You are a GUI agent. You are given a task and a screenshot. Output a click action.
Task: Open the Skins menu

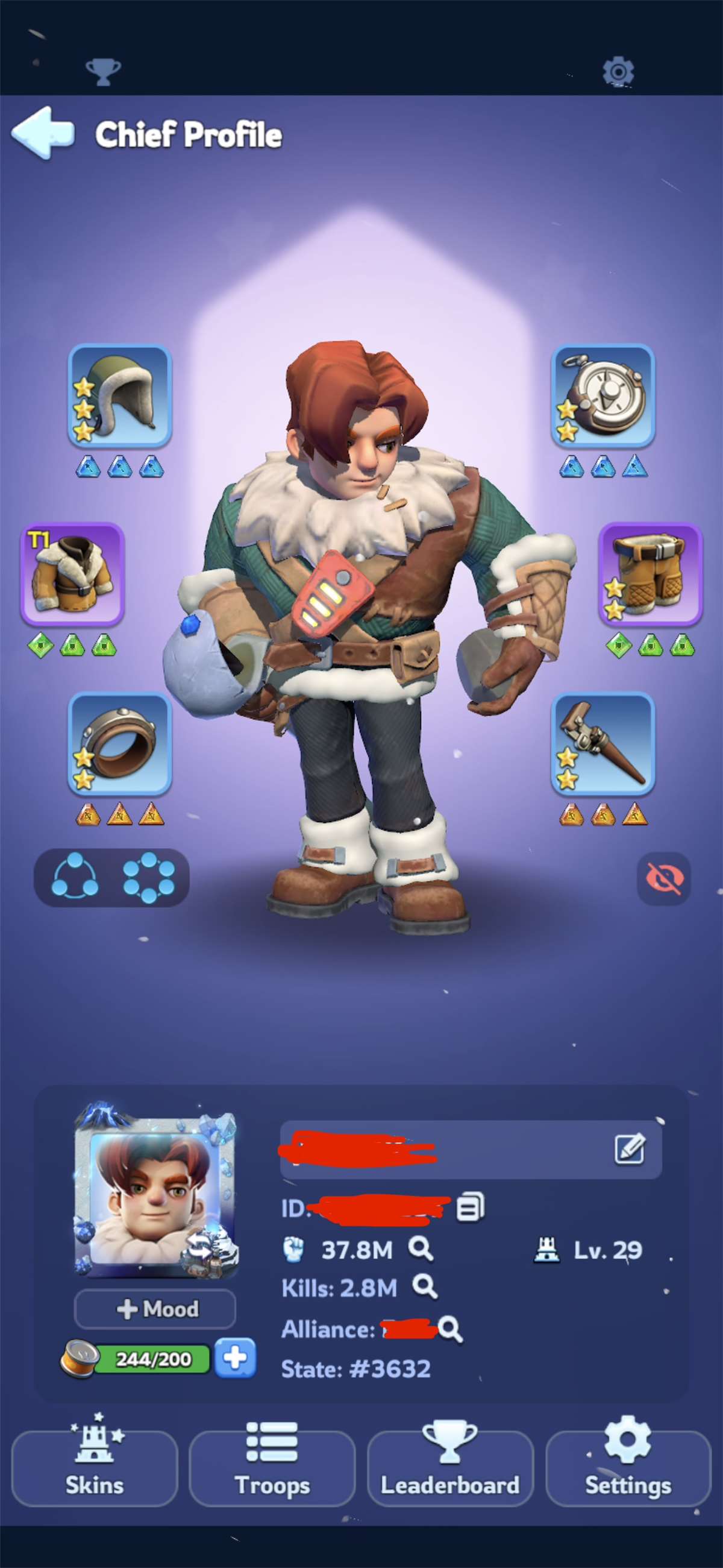pyautogui.click(x=95, y=1467)
